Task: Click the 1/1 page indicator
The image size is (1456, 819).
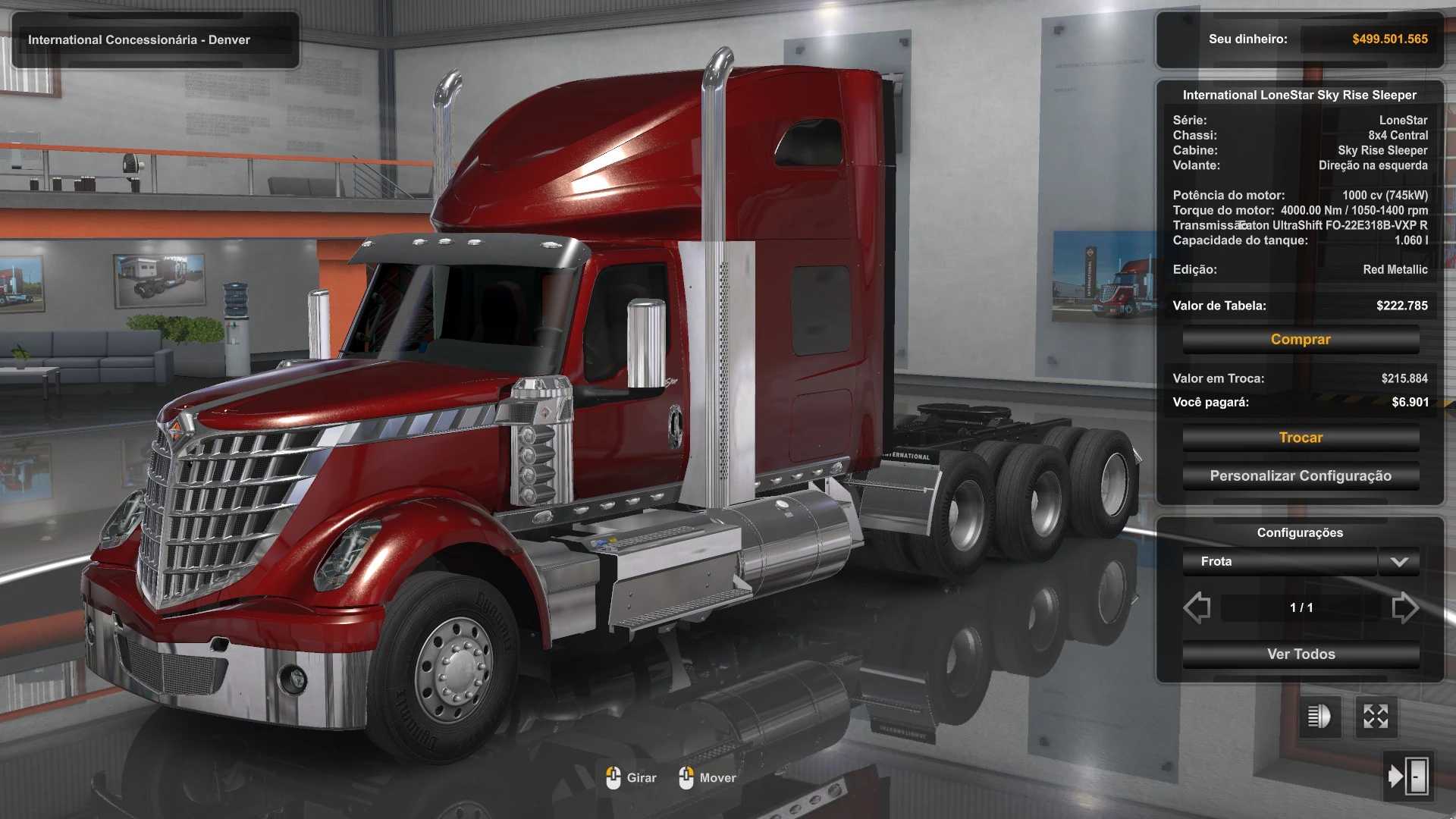Action: pos(1300,607)
